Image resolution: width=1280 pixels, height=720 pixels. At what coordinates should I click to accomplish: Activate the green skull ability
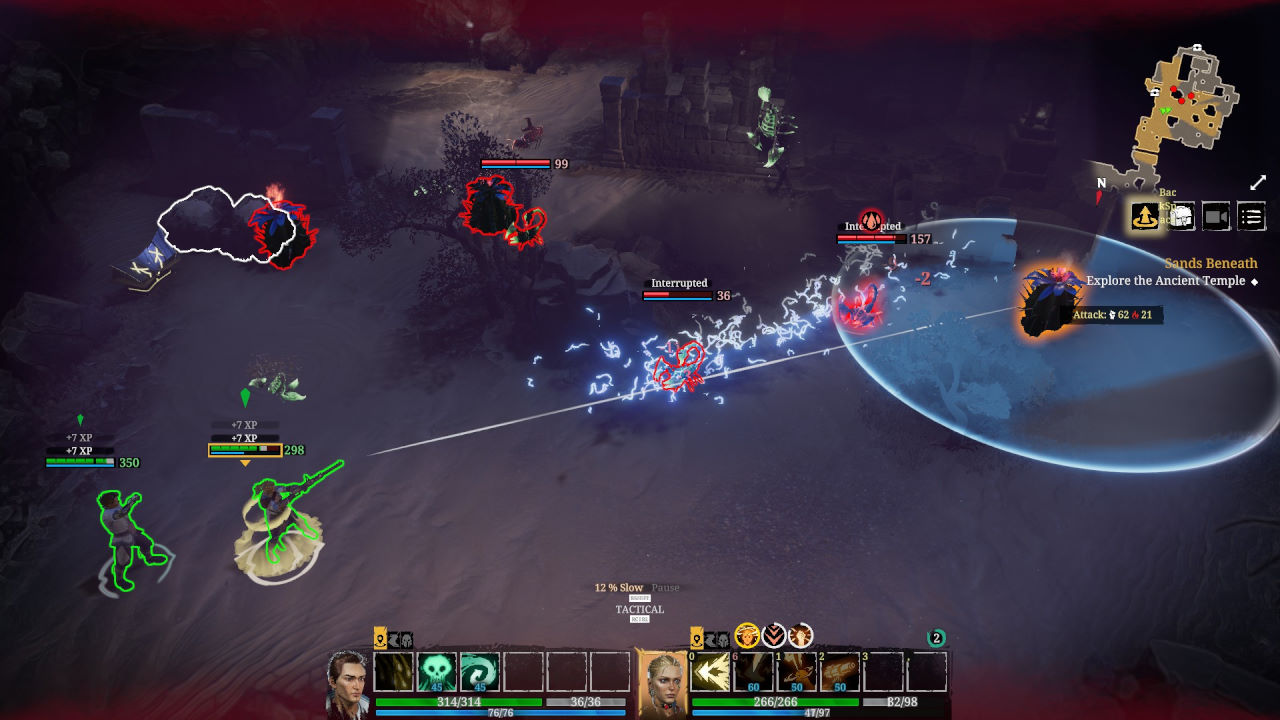(x=437, y=672)
